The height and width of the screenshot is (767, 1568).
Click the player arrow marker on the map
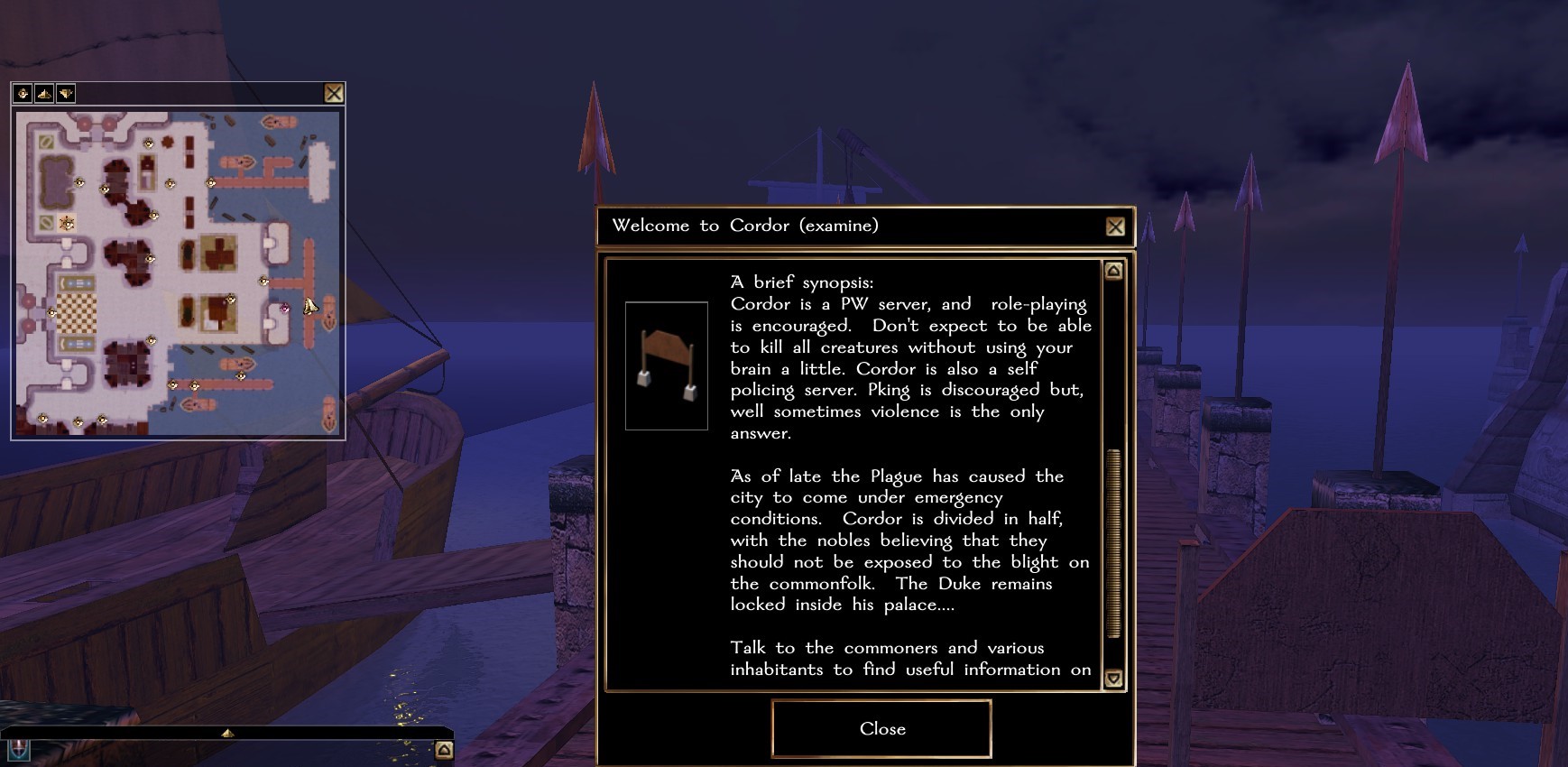tap(309, 307)
